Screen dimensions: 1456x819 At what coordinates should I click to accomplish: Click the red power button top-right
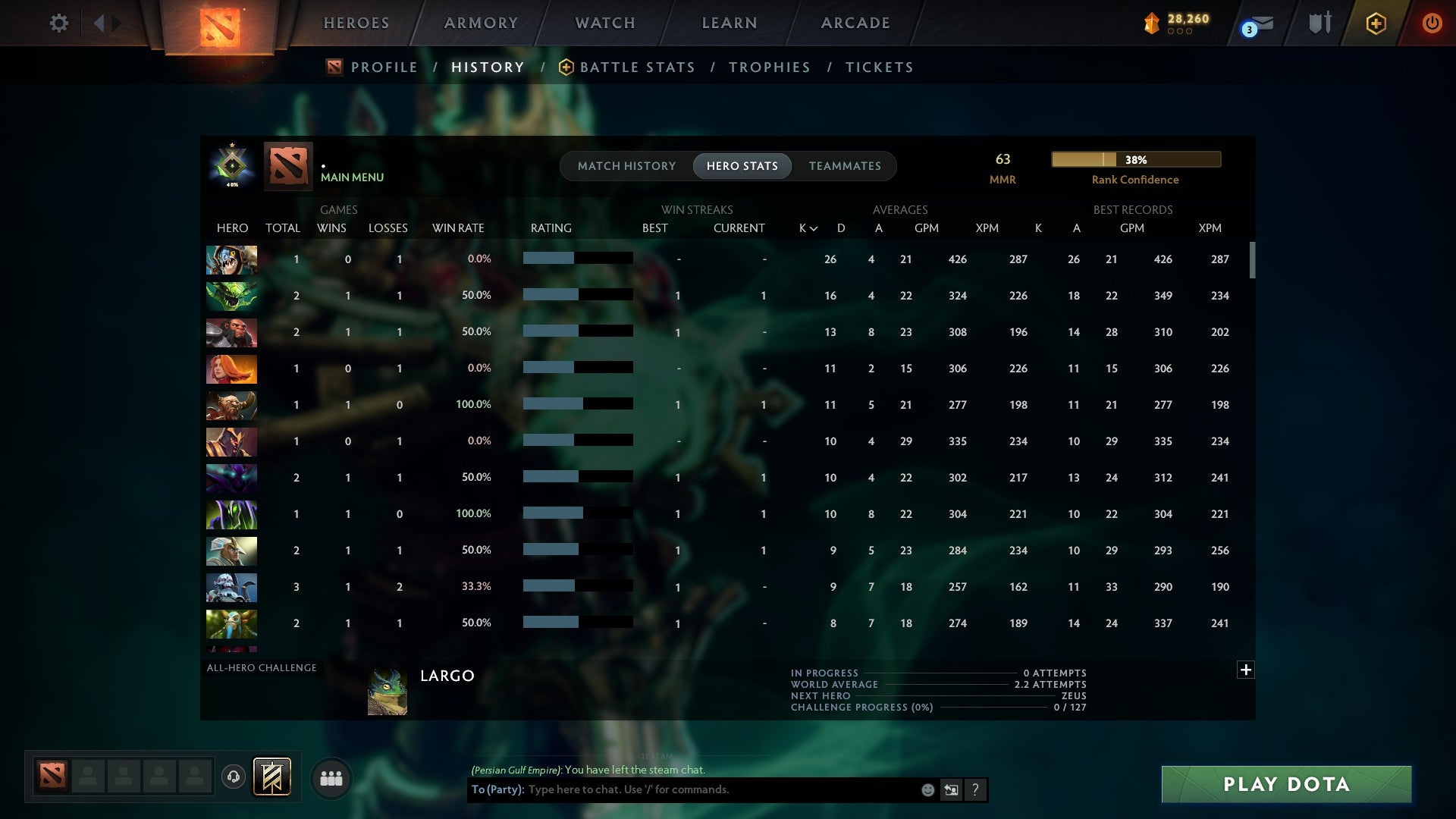[1432, 23]
